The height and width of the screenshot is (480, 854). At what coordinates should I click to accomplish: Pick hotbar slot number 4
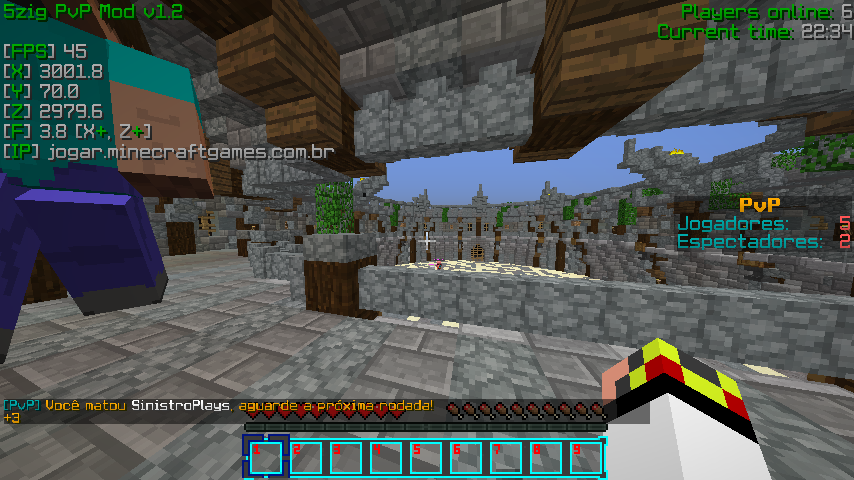point(385,457)
